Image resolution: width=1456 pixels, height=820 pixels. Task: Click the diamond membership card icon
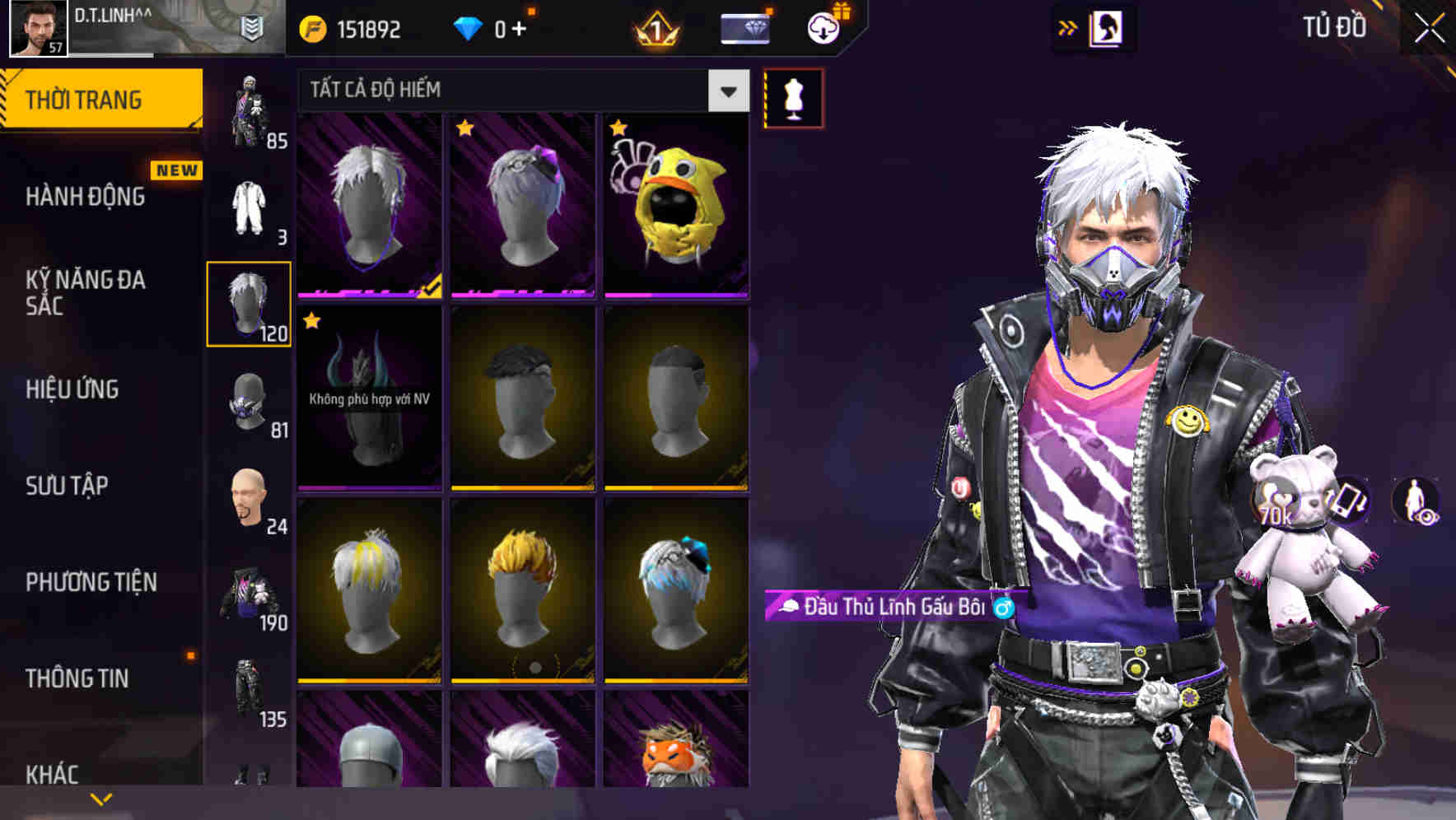coord(746,27)
